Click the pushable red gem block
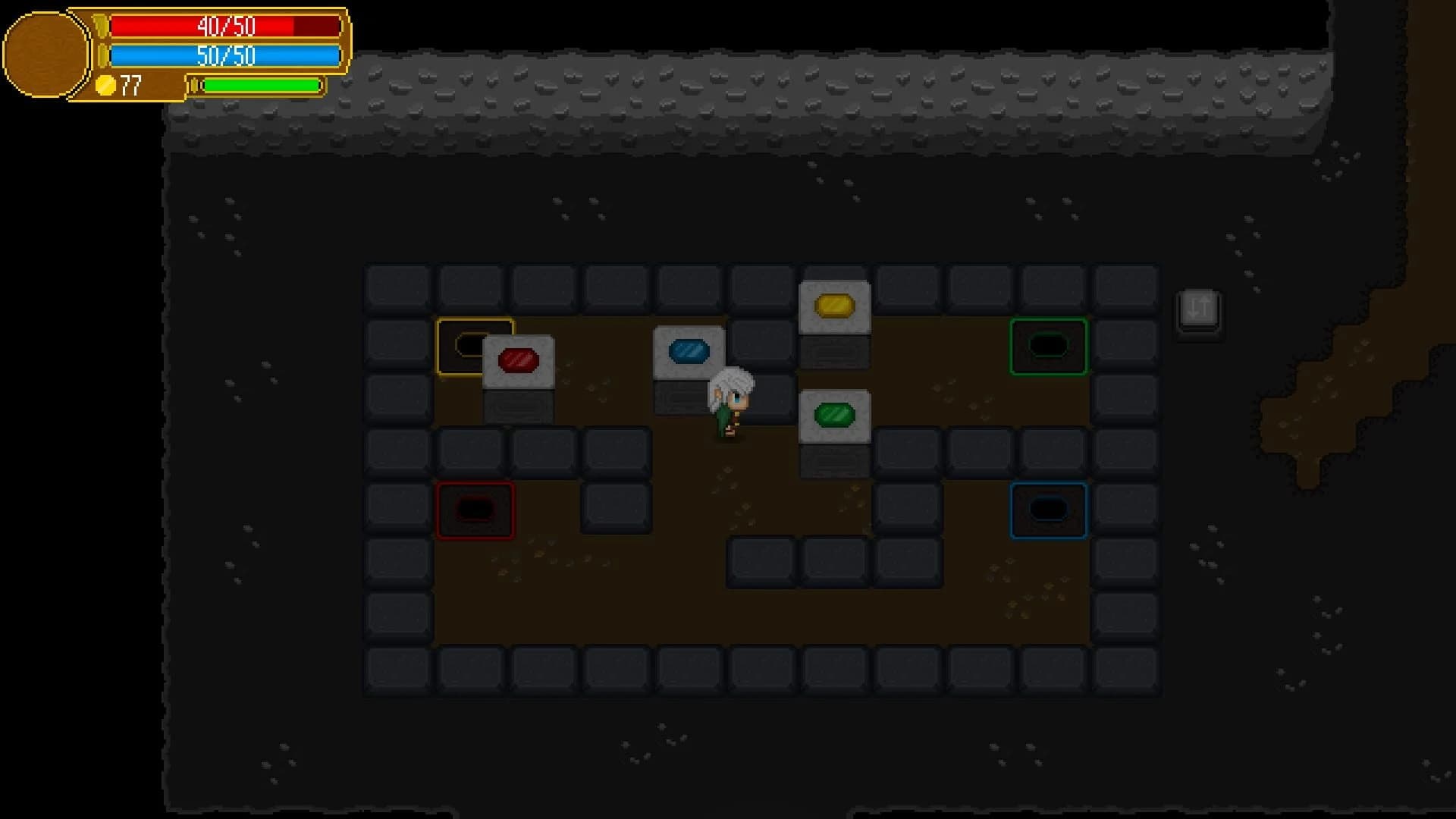 pyautogui.click(x=519, y=361)
